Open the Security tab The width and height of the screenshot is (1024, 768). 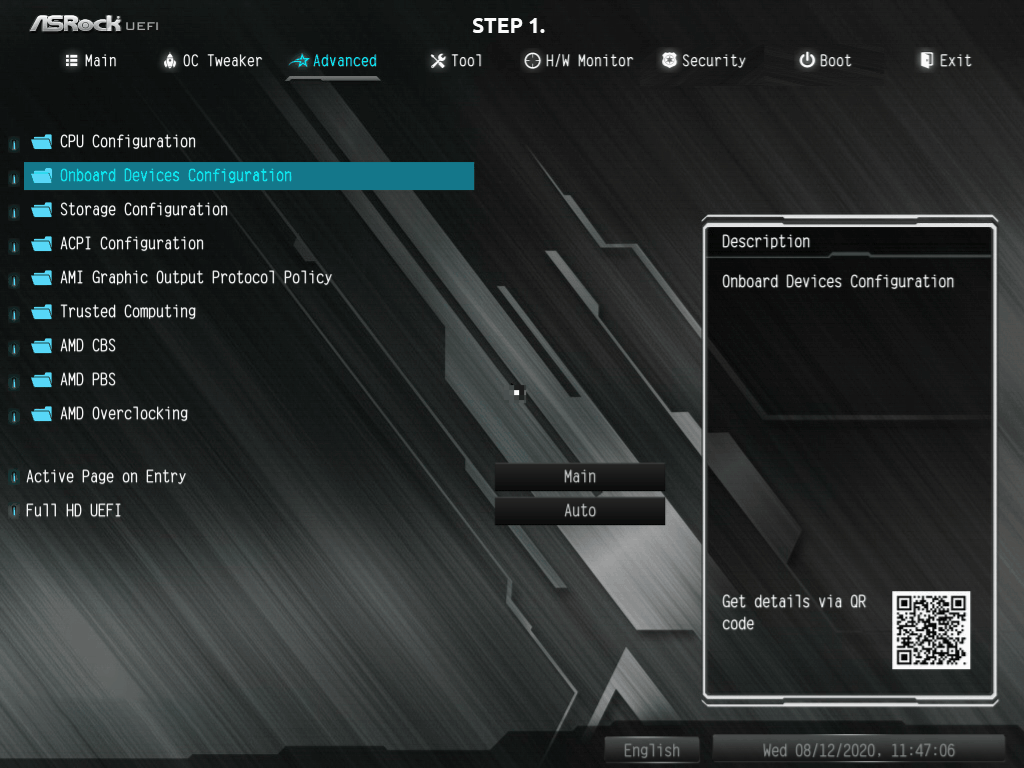(703, 61)
